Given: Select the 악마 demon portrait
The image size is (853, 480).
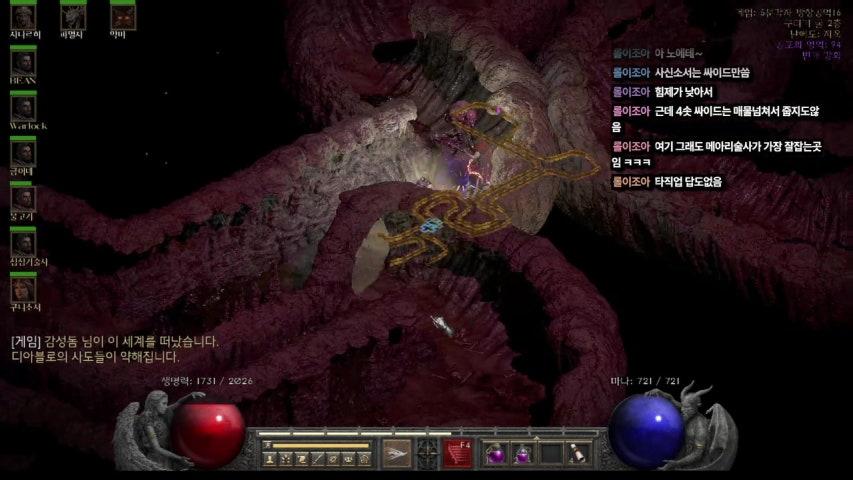Looking at the screenshot, I should (122, 16).
